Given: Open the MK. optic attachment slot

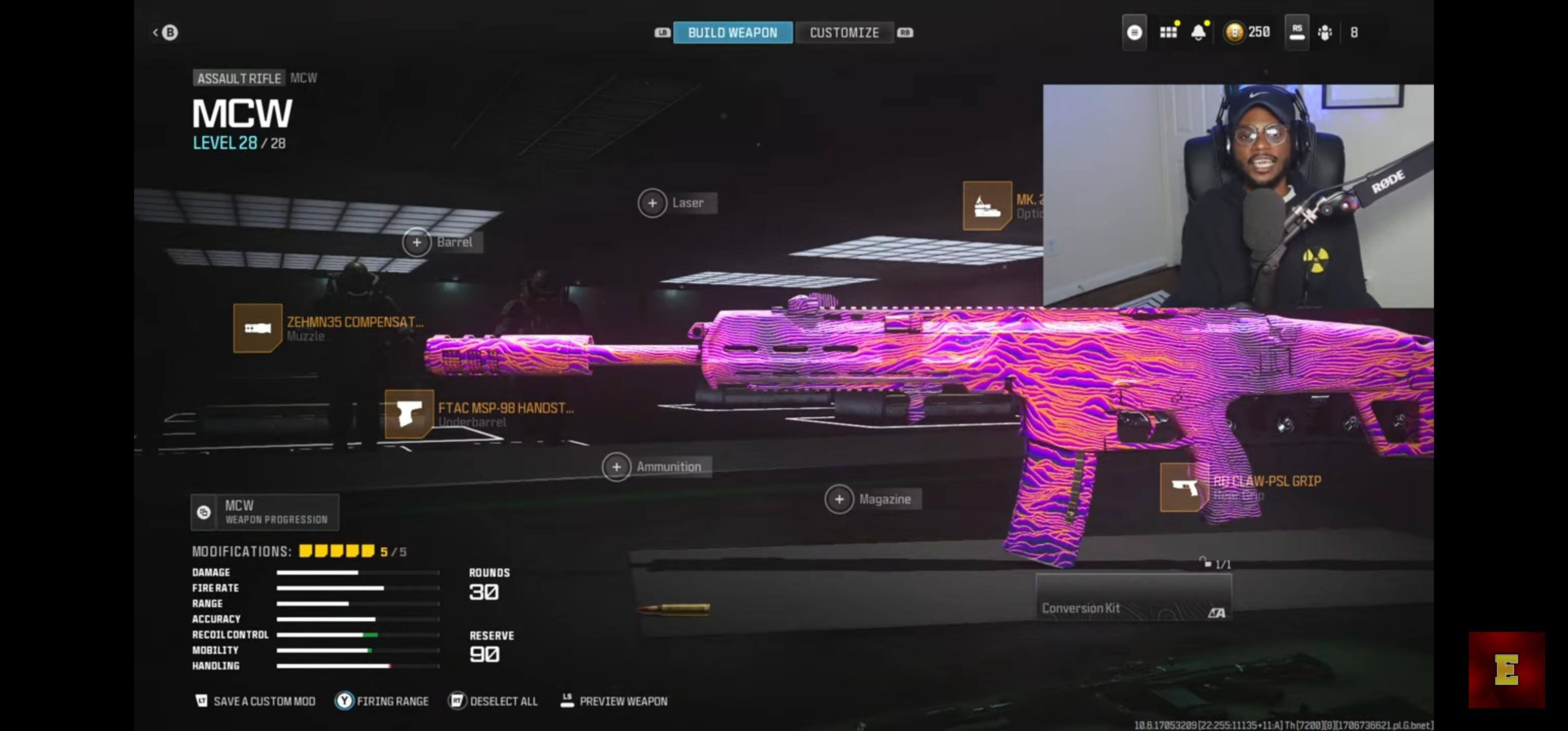Looking at the screenshot, I should pyautogui.click(x=987, y=206).
